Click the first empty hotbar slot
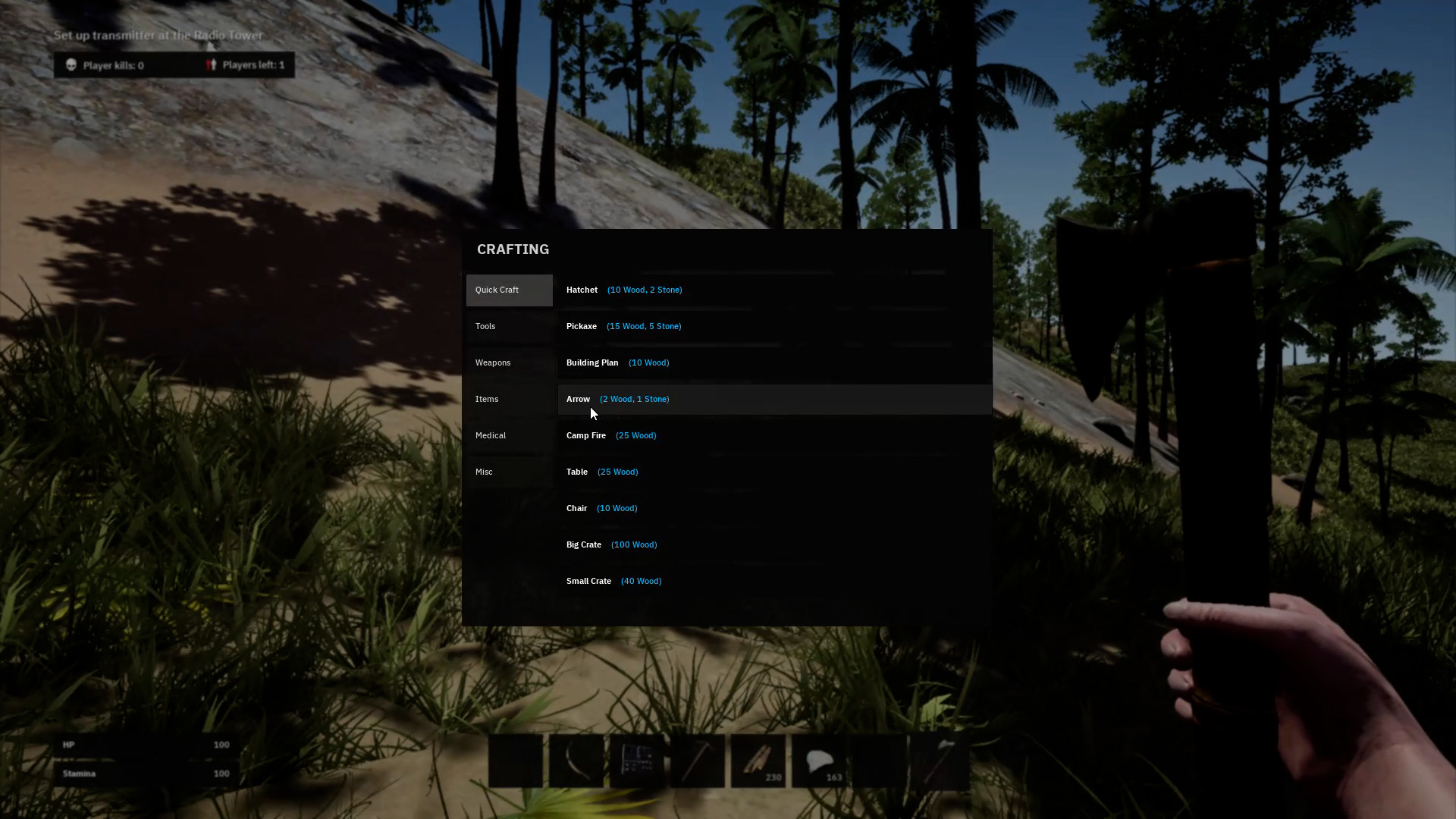1456x819 pixels. (516, 761)
